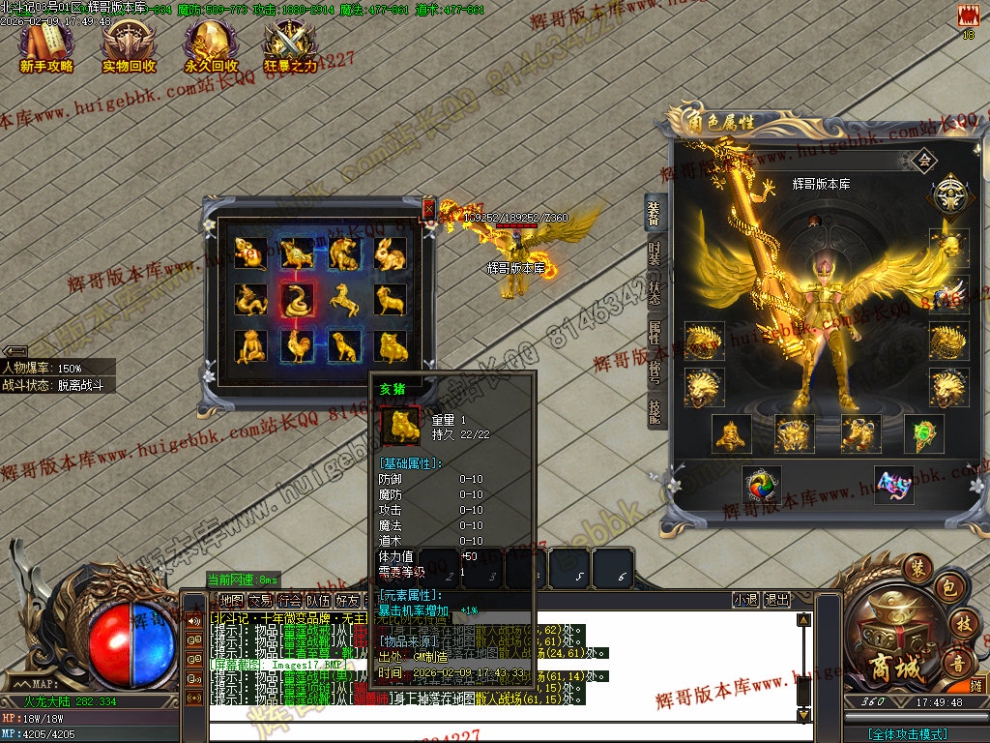The image size is (990, 743).
Task: Switch to the 时装 fashion tab
Action: point(654,255)
